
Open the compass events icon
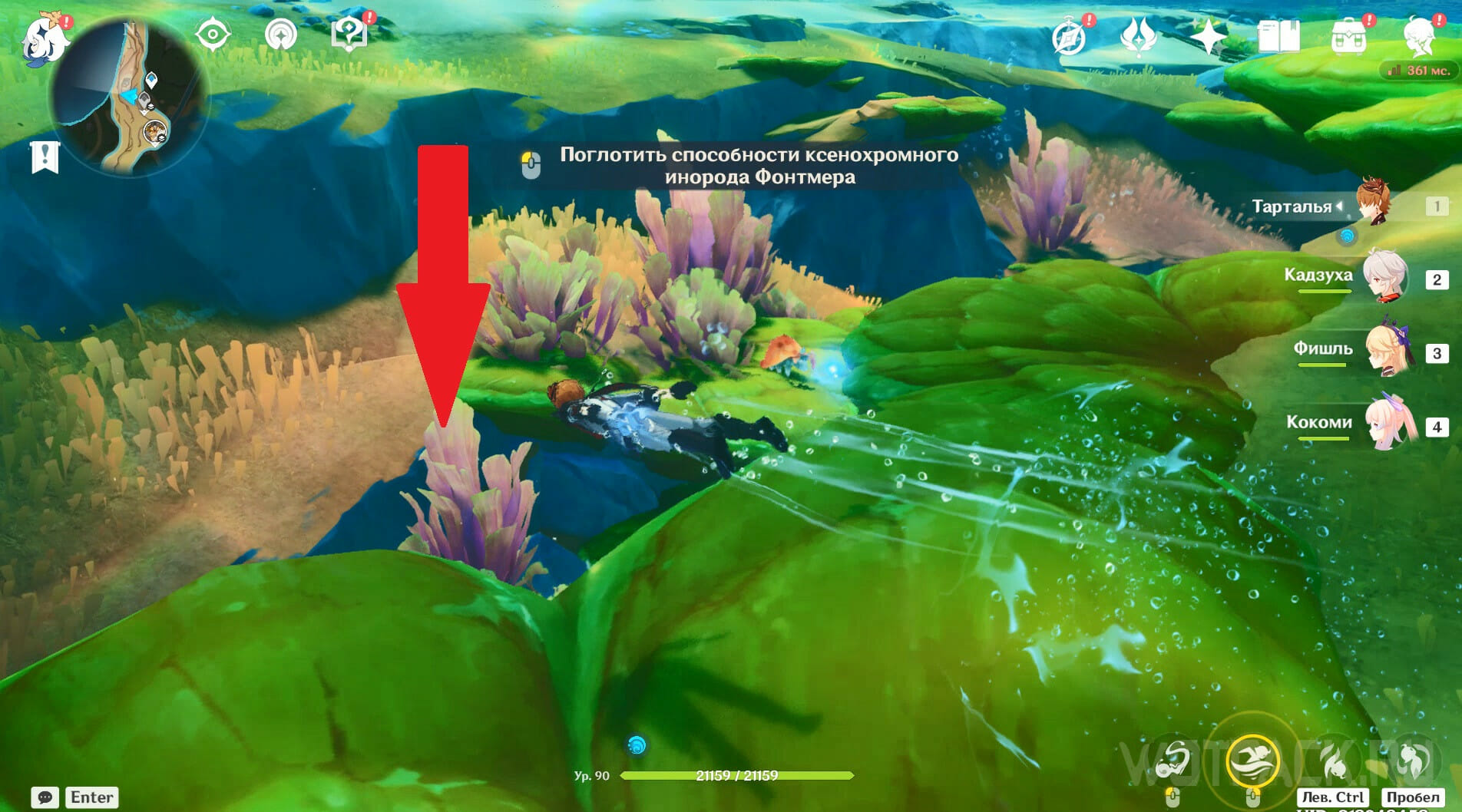[1070, 36]
